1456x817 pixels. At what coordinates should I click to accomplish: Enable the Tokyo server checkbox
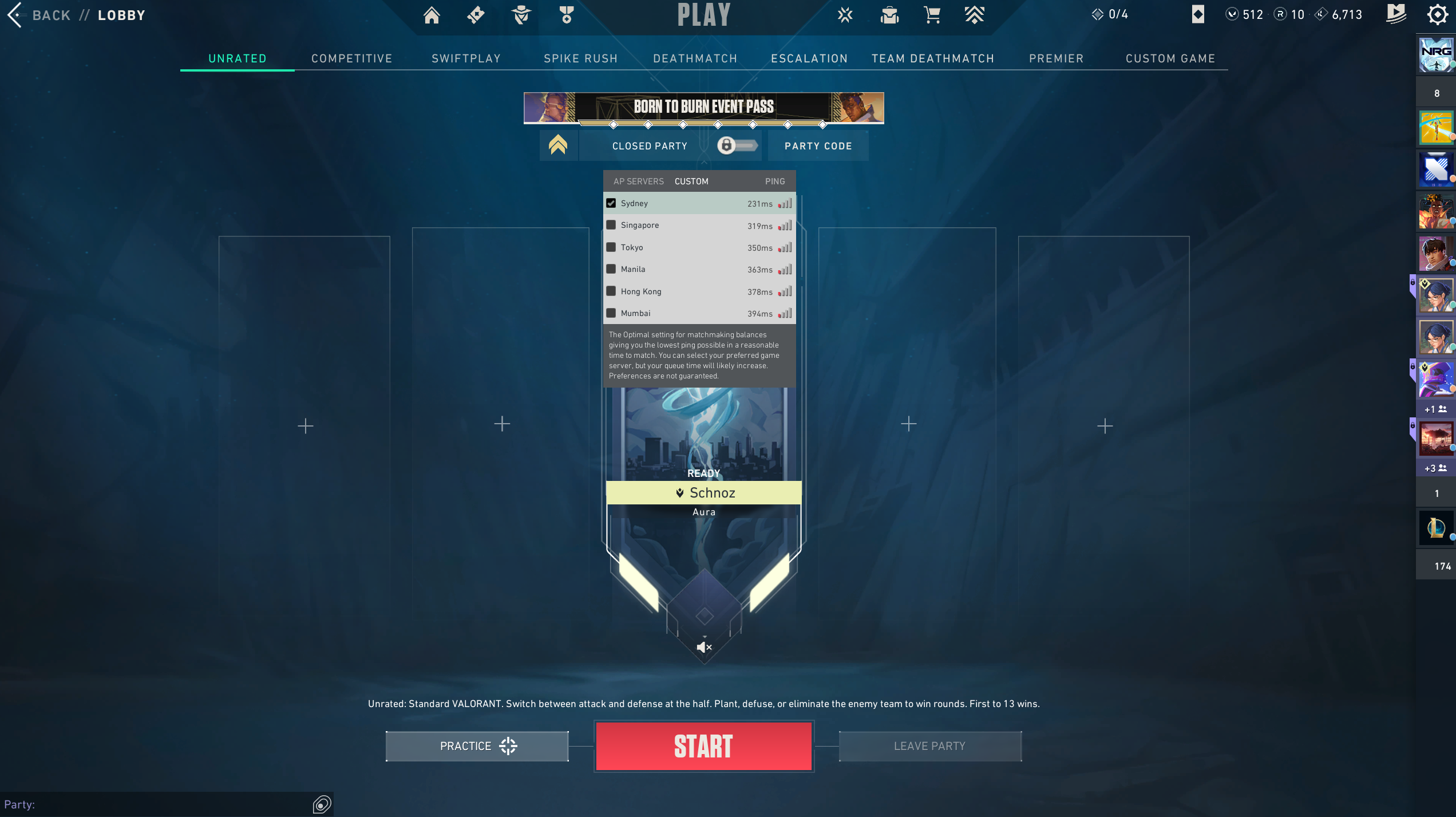tap(611, 247)
